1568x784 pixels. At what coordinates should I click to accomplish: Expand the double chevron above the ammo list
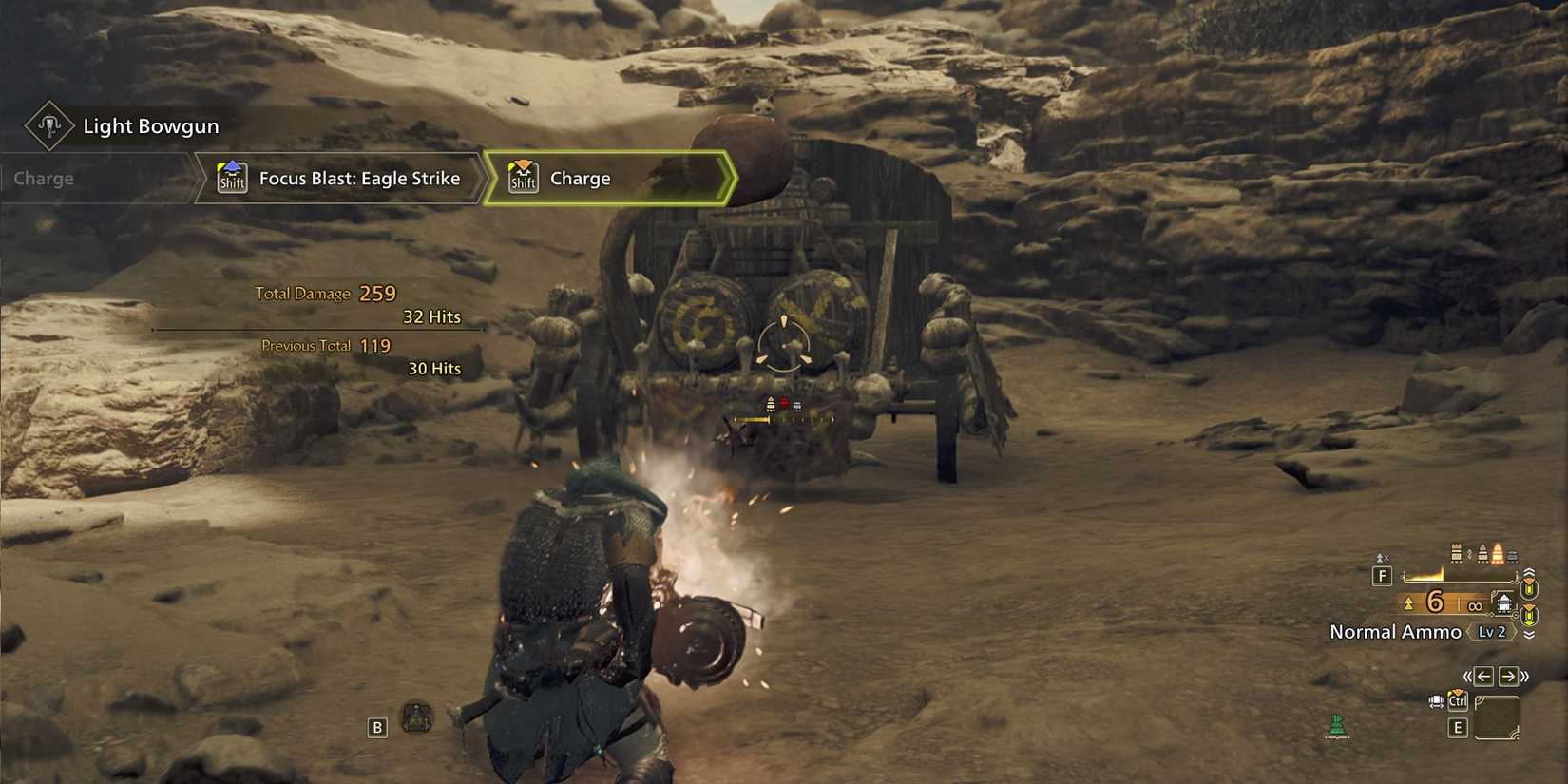pos(1530,572)
